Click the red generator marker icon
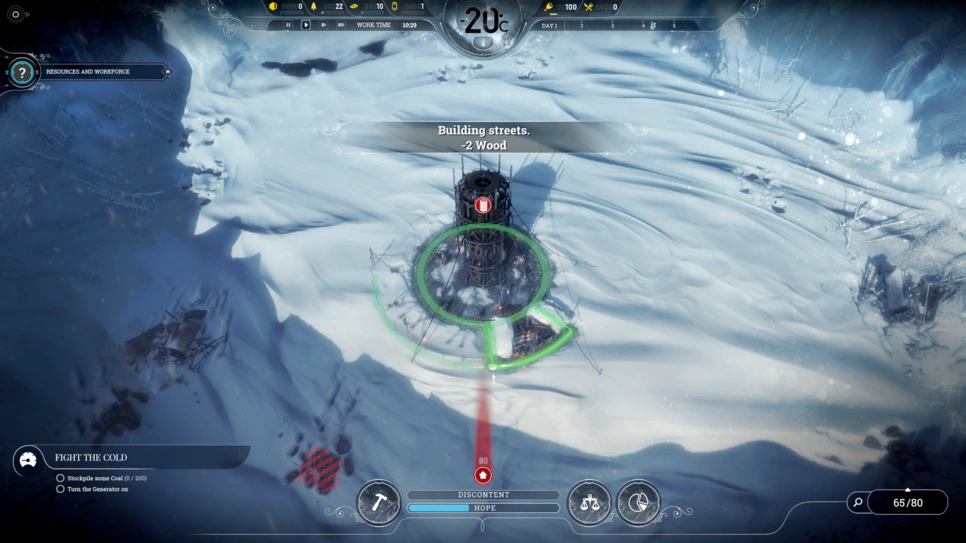The height and width of the screenshot is (543, 966). point(483,206)
